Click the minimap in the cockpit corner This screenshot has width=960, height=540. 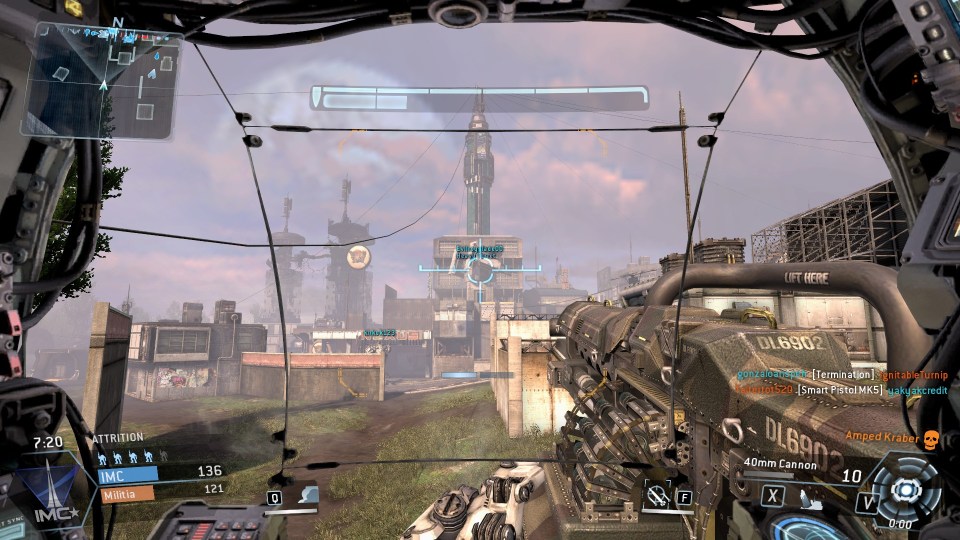point(103,80)
